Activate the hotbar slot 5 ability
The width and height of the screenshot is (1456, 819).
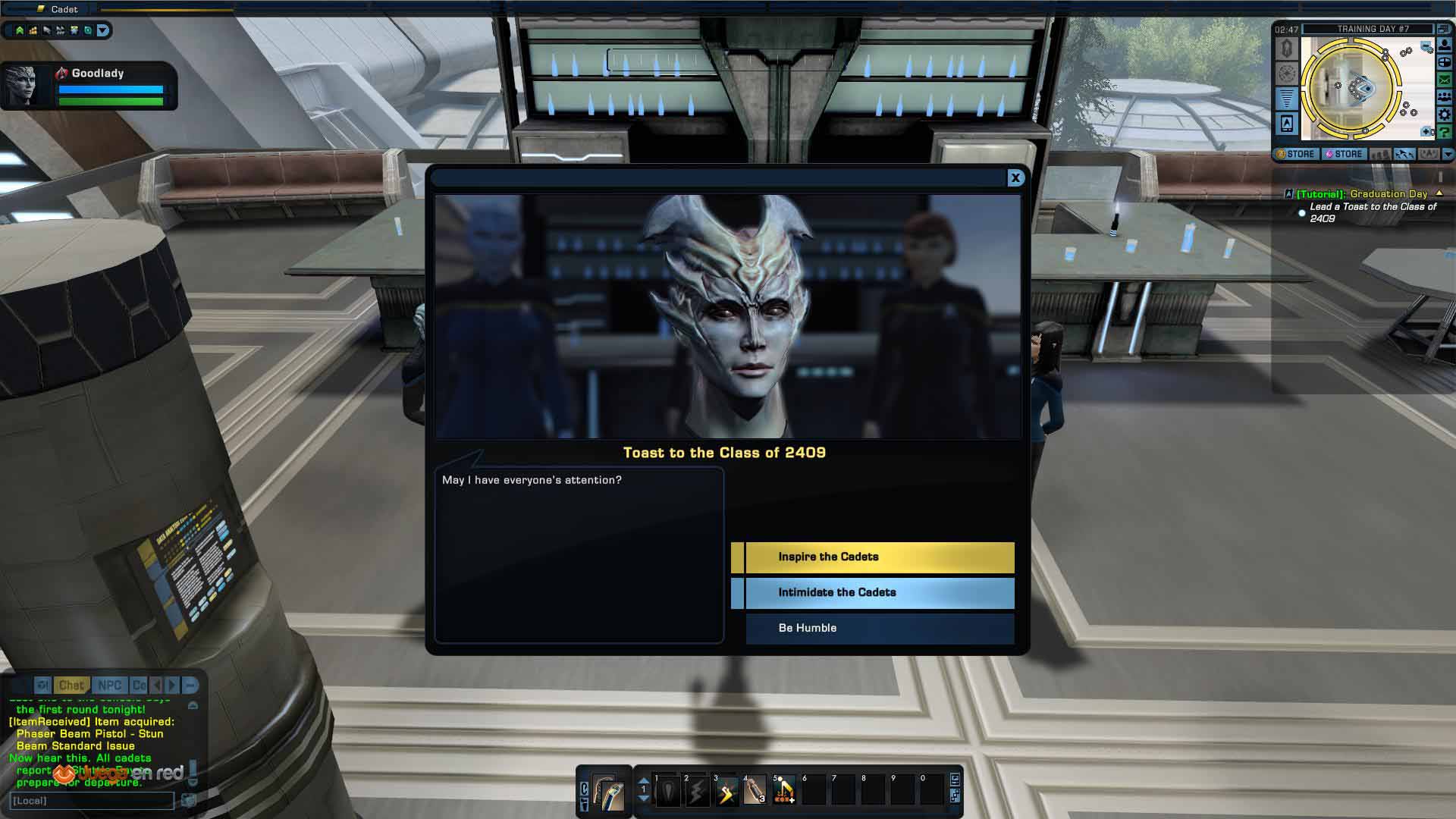784,792
